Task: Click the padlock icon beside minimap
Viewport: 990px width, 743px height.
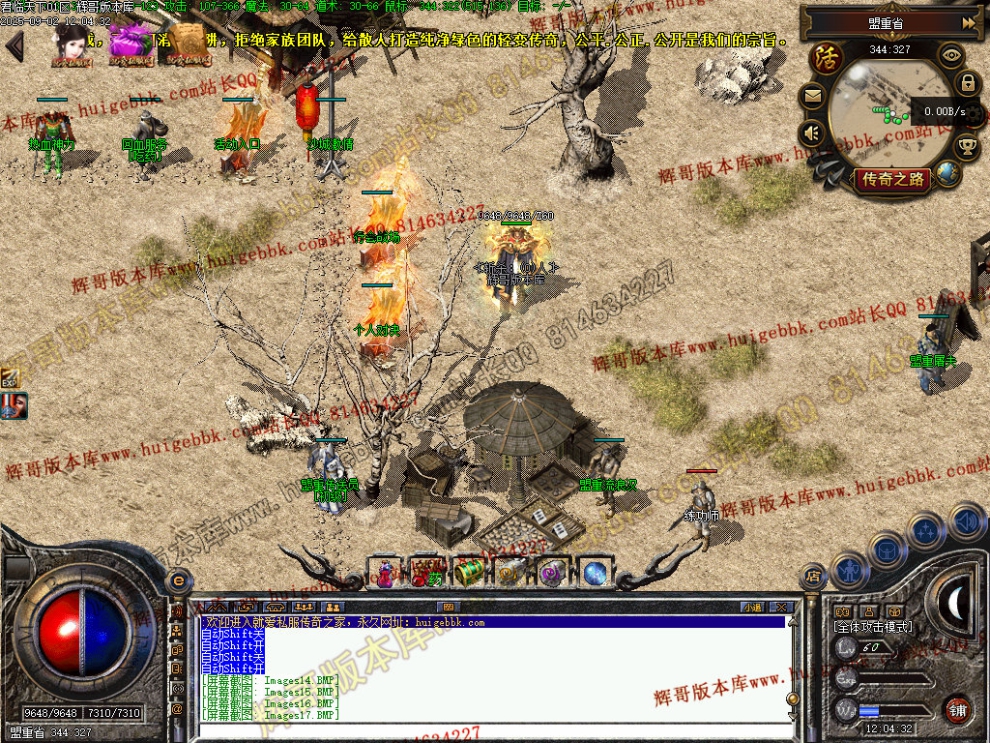Action: pyautogui.click(x=967, y=83)
